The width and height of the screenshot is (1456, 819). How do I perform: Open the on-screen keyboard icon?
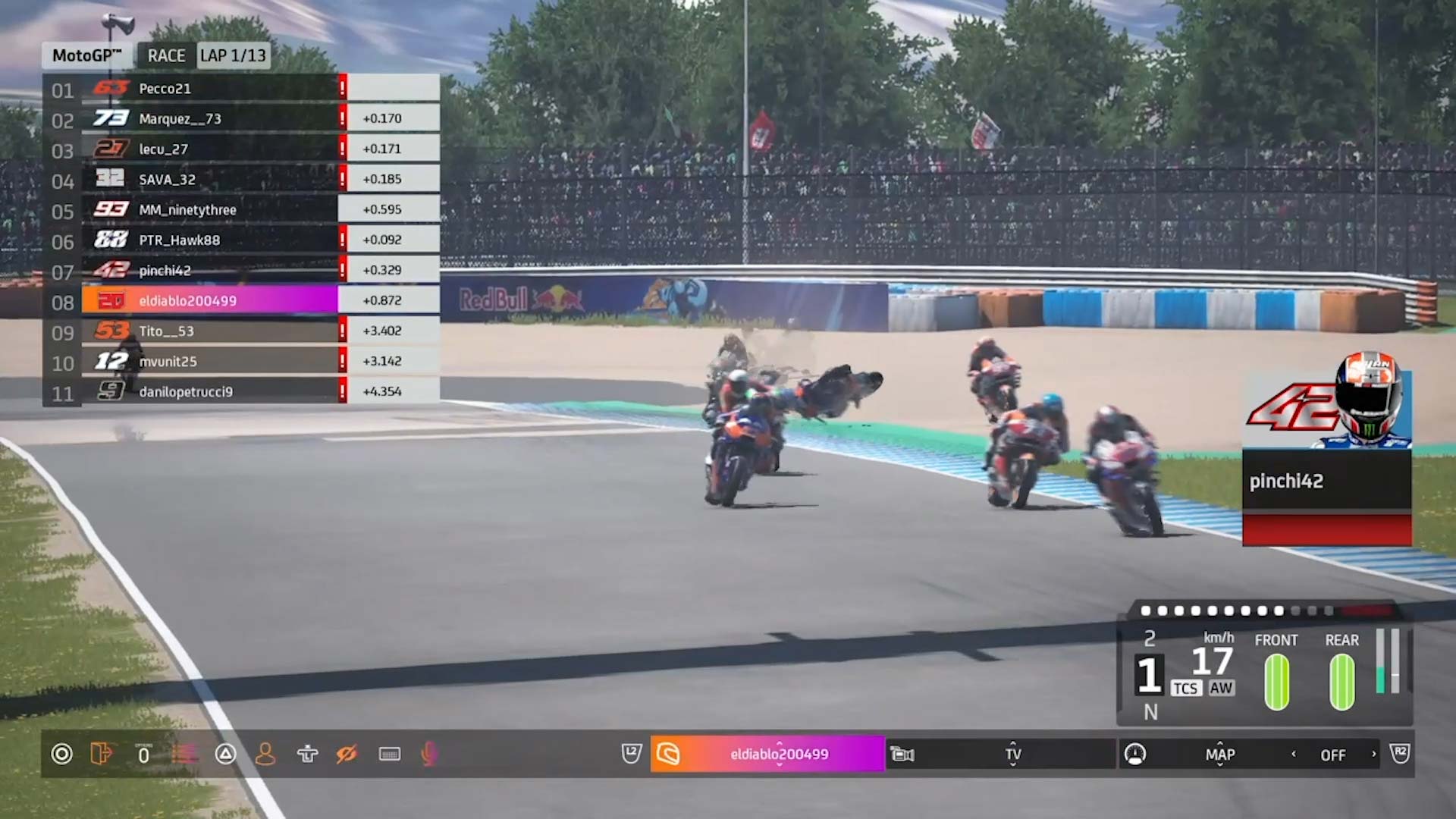pyautogui.click(x=390, y=755)
